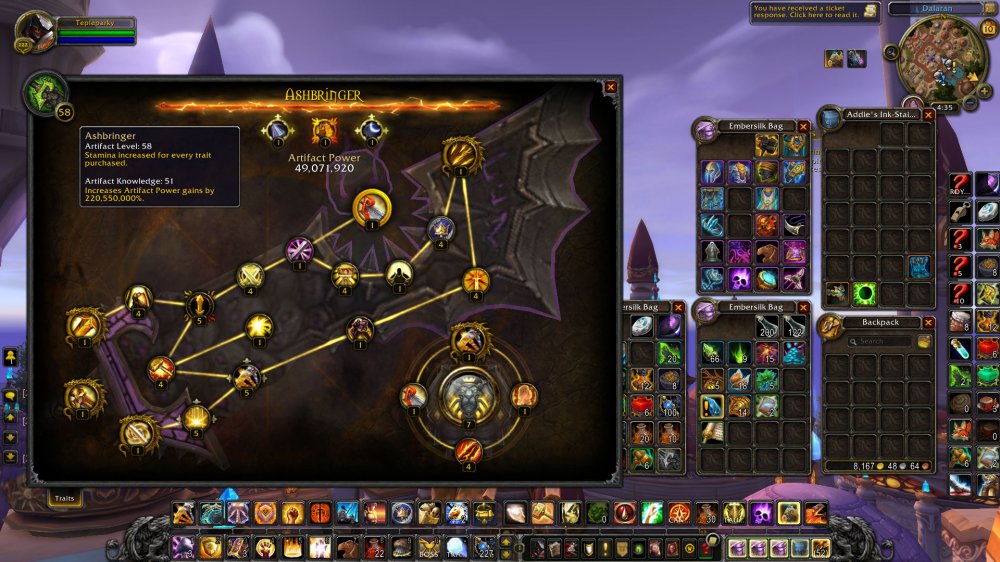1000x562 pixels.
Task: Select the golden winged-helmet relic slot
Action: (x=322, y=130)
